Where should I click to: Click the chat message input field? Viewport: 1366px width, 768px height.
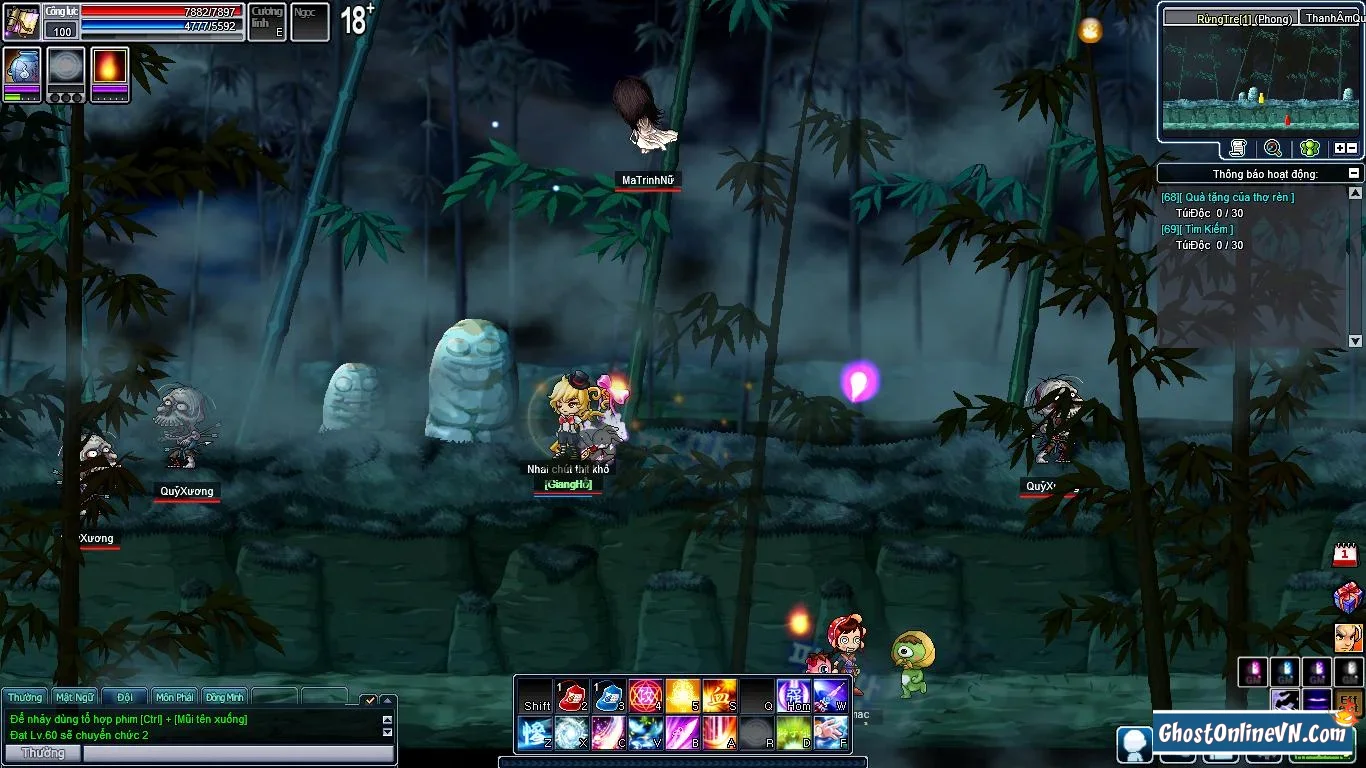click(x=237, y=753)
